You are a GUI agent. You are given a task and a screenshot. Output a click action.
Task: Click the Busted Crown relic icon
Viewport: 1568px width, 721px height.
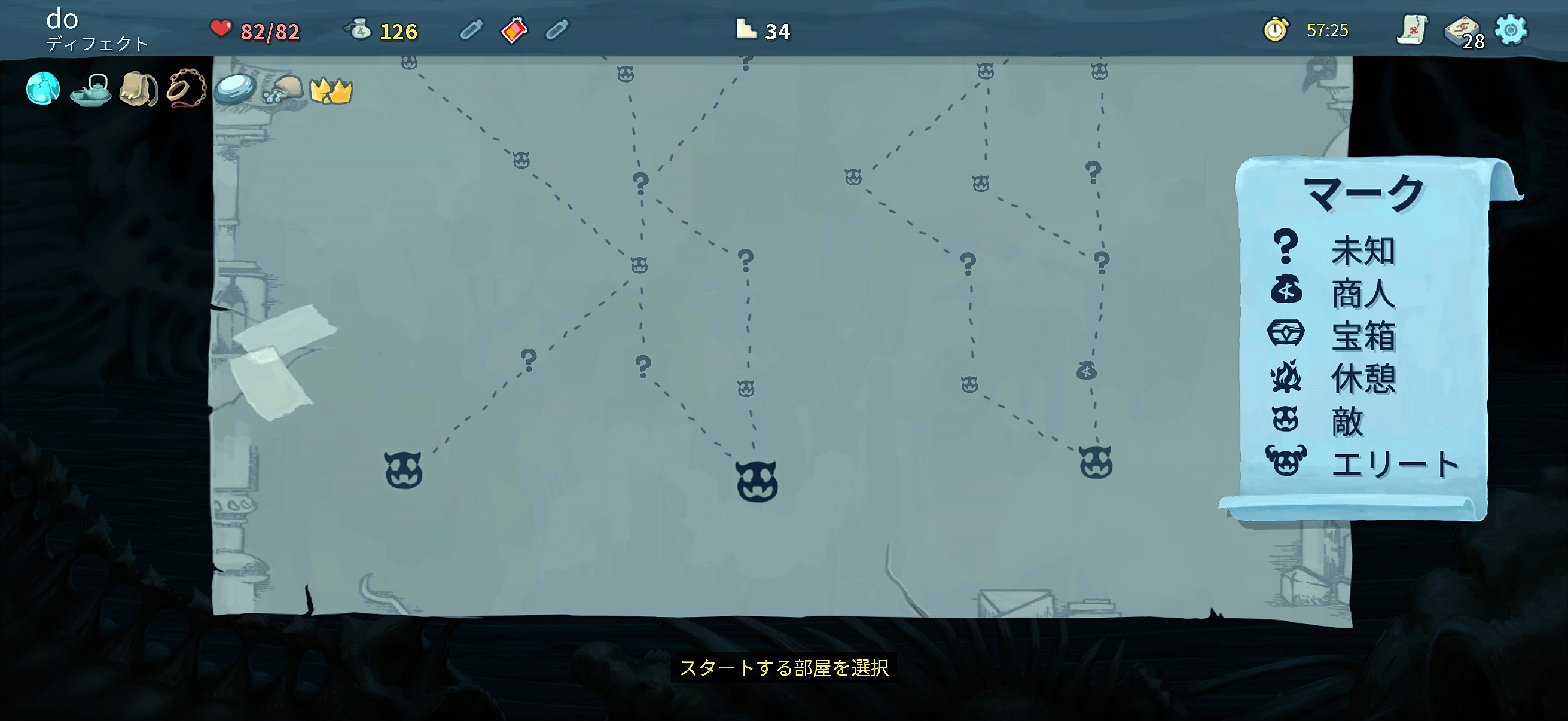point(331,90)
